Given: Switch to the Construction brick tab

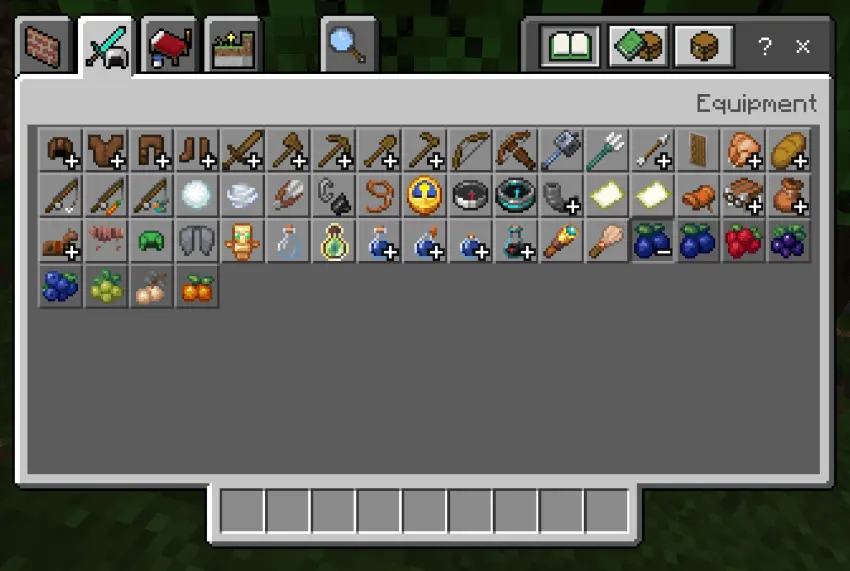Looking at the screenshot, I should (46, 45).
